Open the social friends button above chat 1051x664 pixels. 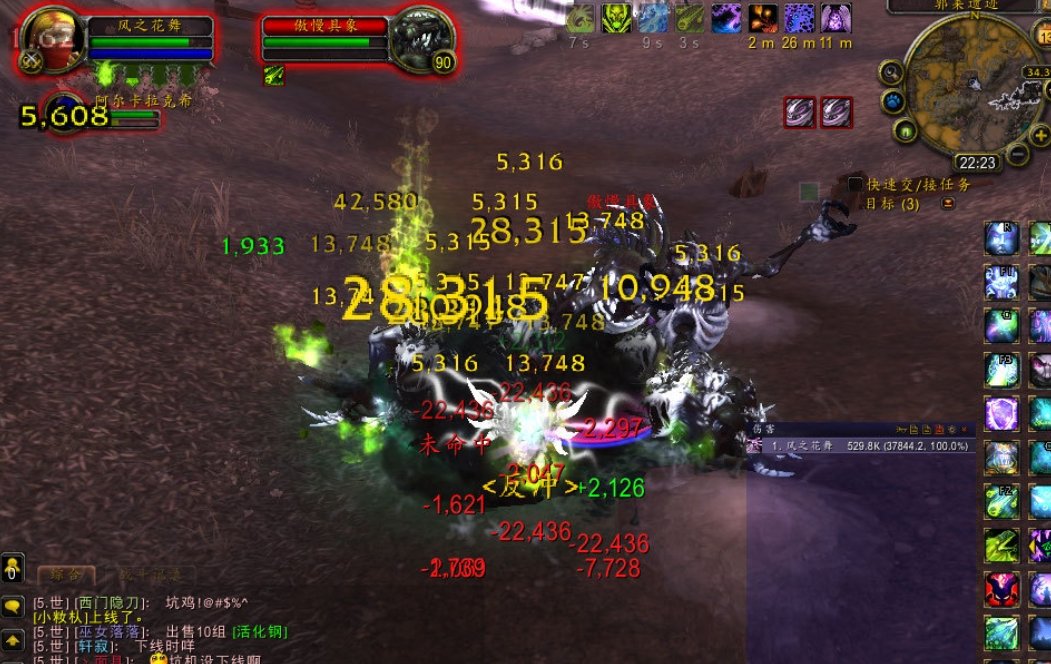pyautogui.click(x=12, y=569)
